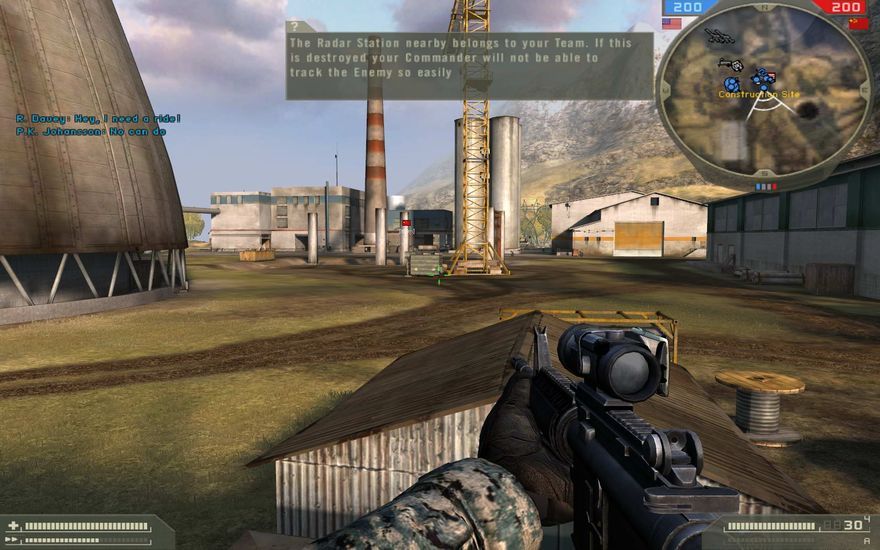Click the Radar Station help message box

tap(469, 66)
